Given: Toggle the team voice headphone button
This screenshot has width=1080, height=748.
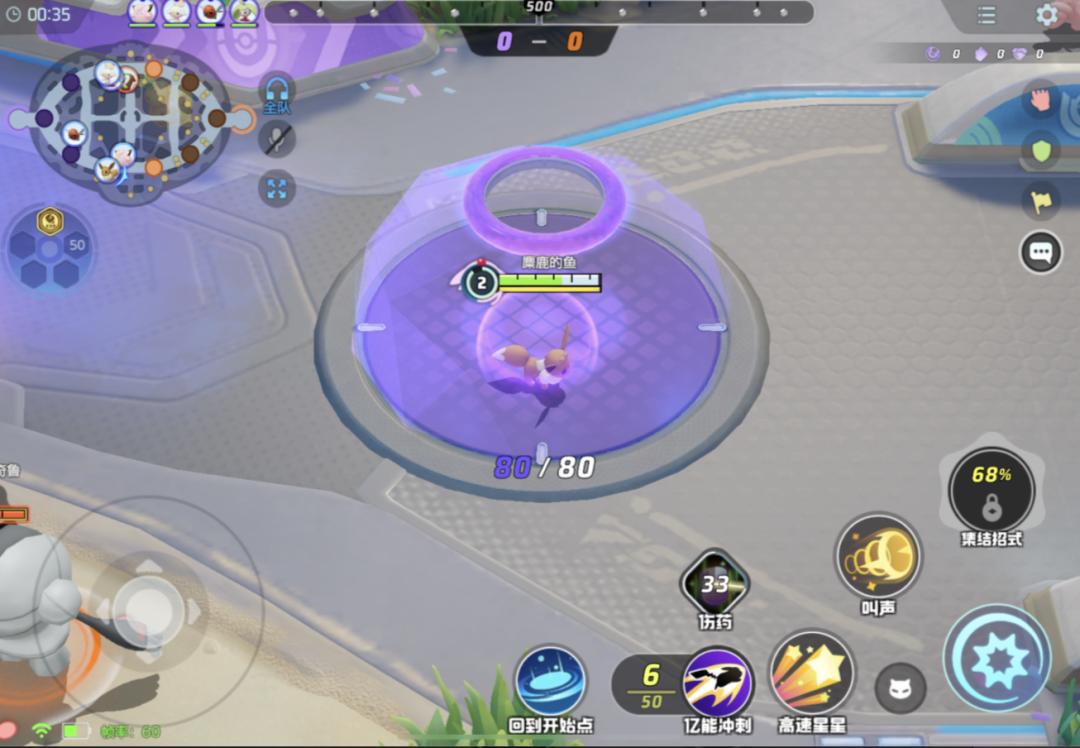Looking at the screenshot, I should click(x=277, y=92).
